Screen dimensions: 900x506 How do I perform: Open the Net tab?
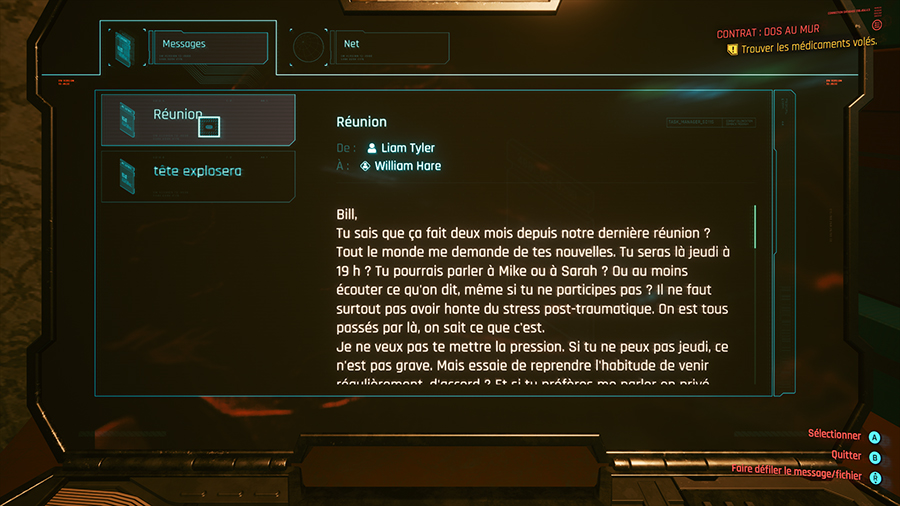[x=368, y=45]
